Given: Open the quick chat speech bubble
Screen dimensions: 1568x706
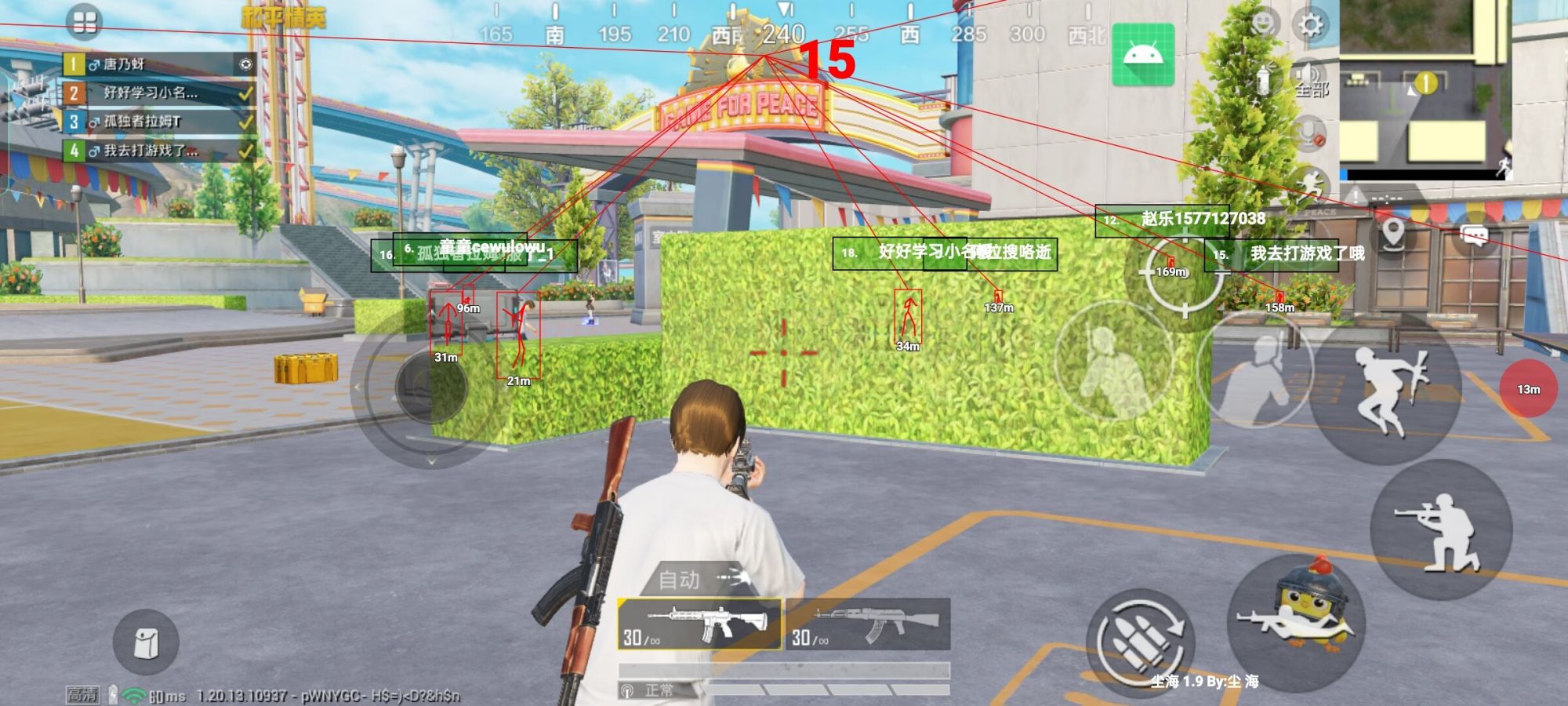Looking at the screenshot, I should tap(1475, 235).
